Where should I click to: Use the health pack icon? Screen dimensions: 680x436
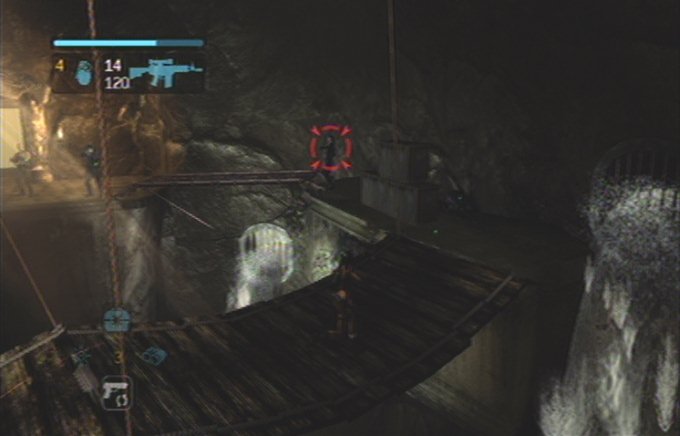coord(116,320)
